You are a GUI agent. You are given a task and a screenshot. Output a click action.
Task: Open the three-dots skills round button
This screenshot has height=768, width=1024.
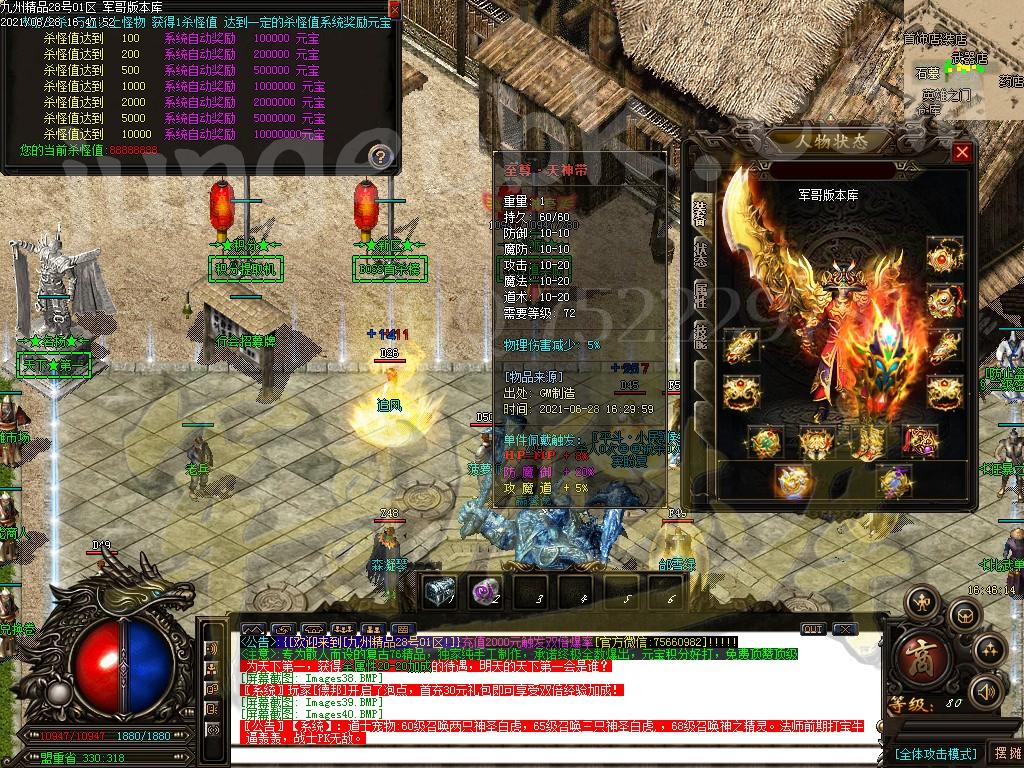tap(989, 650)
